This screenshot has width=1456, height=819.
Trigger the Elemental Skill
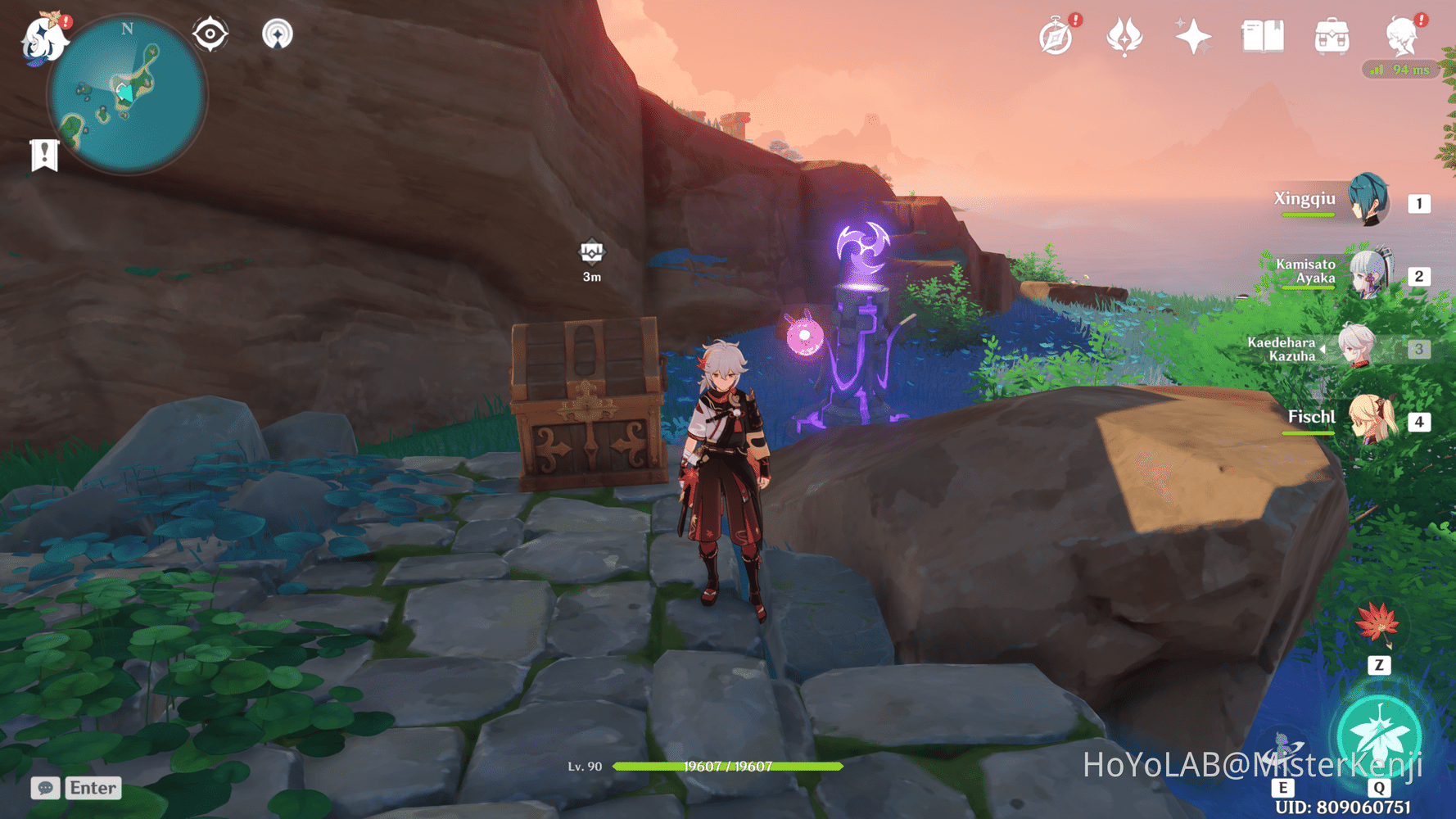1282,747
